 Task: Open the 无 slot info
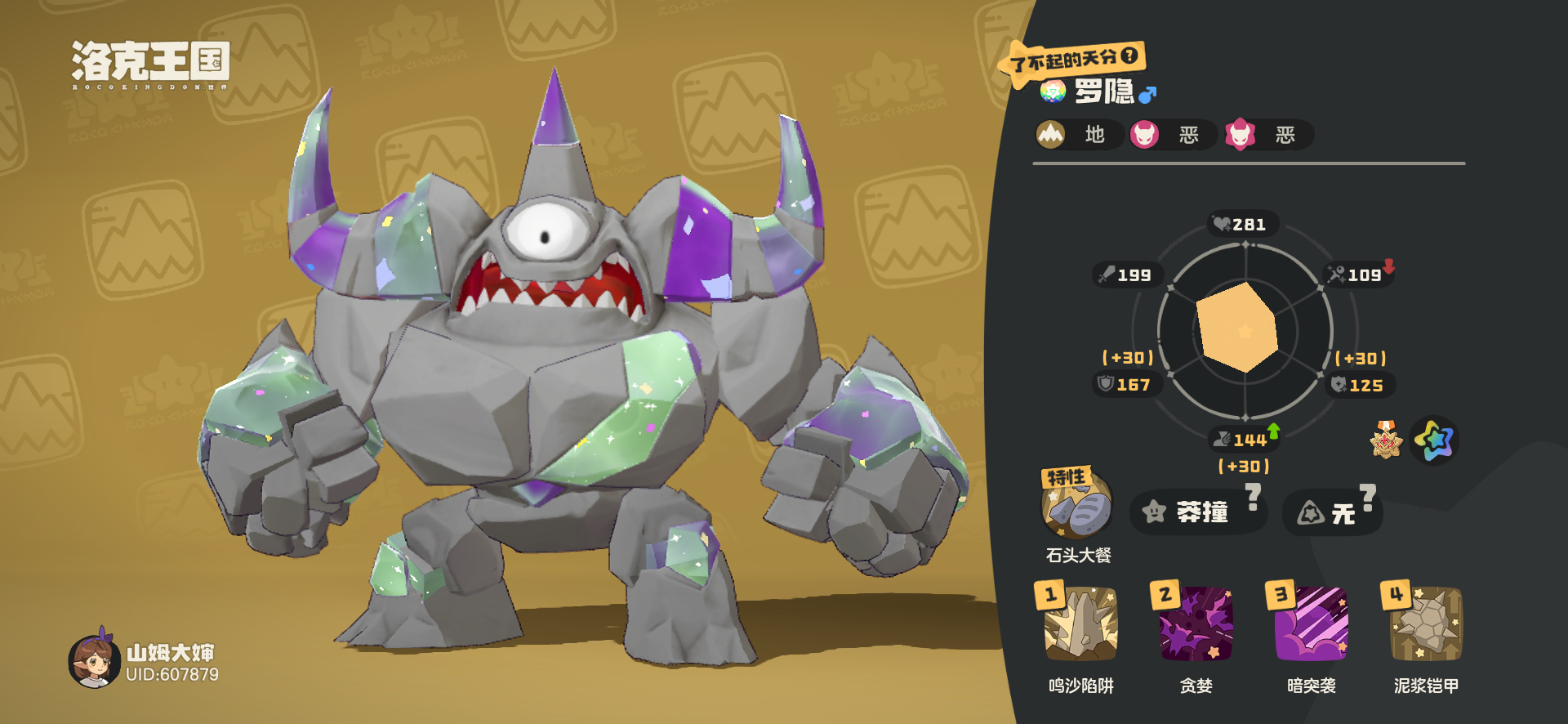1332,513
